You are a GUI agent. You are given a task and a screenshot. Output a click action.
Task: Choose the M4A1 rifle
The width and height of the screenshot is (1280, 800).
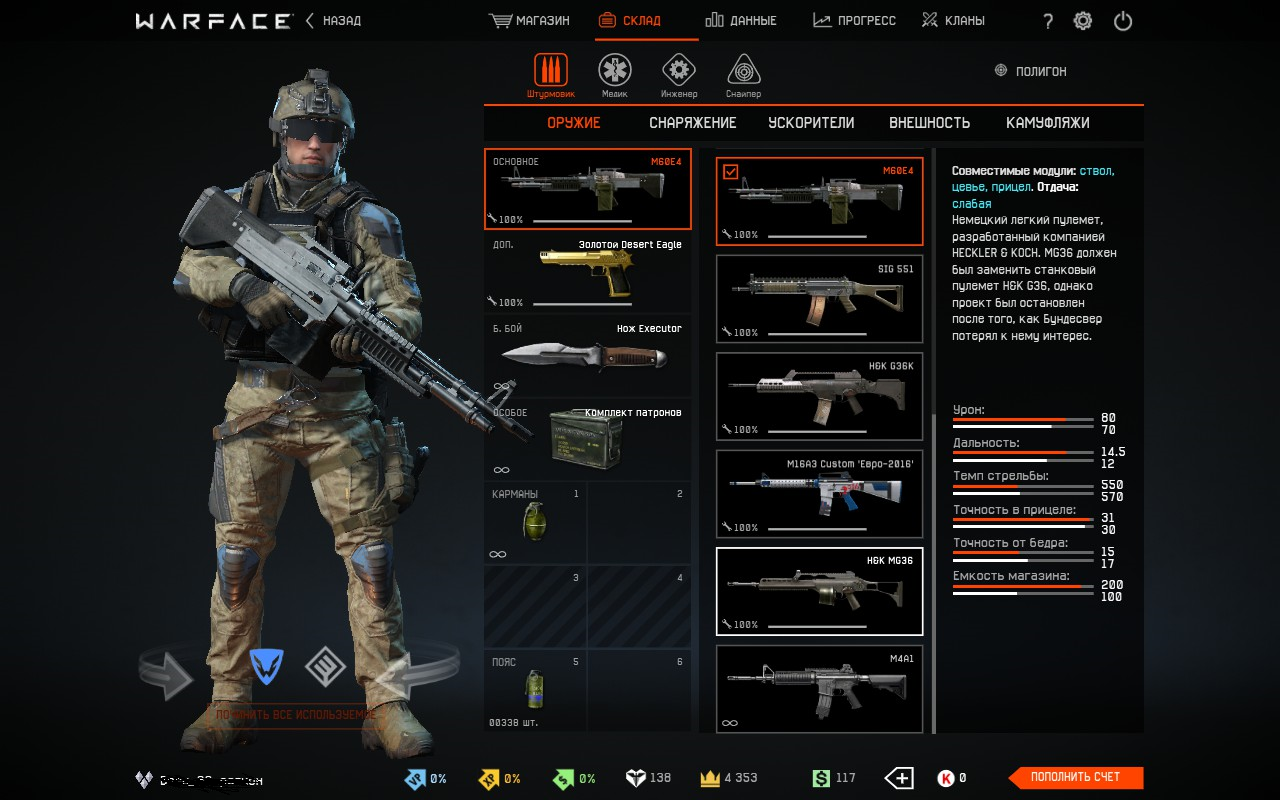(820, 688)
